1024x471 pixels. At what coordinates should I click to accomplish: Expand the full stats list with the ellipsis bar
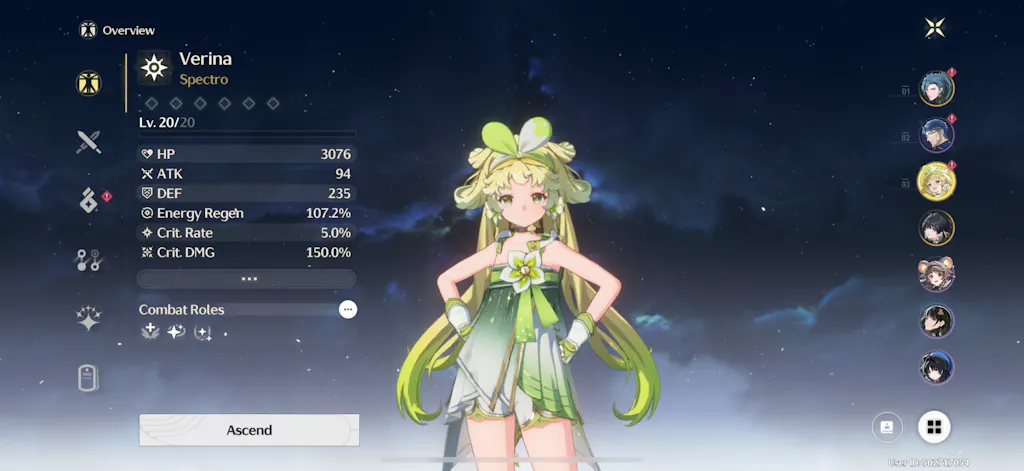click(247, 279)
